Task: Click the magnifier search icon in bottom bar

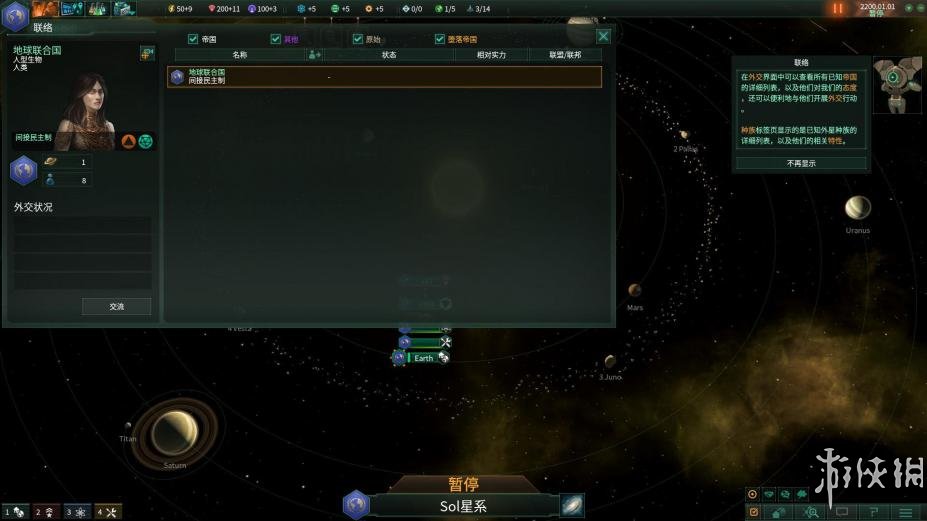Action: (812, 512)
